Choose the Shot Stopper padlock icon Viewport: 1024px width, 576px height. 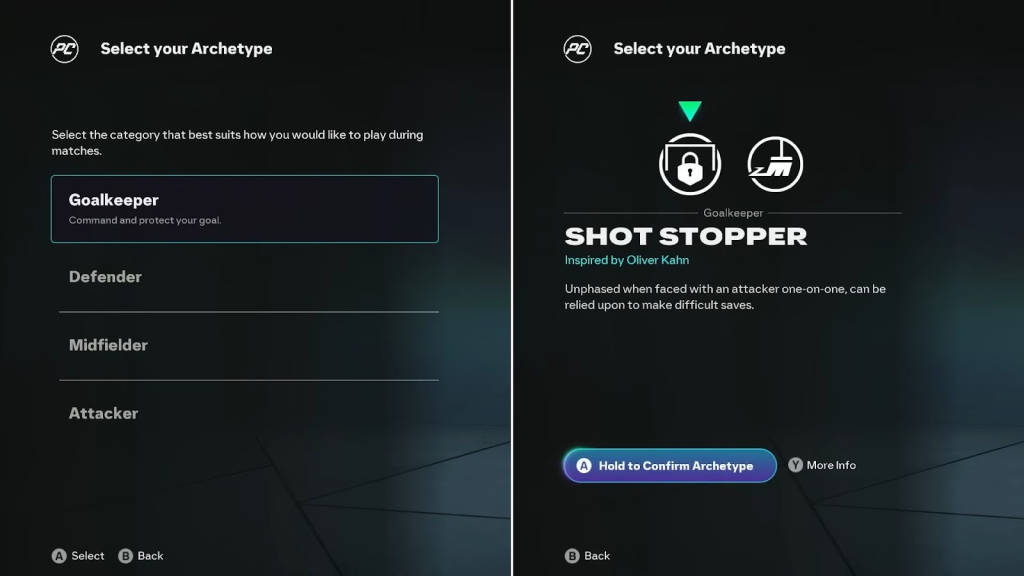point(690,165)
